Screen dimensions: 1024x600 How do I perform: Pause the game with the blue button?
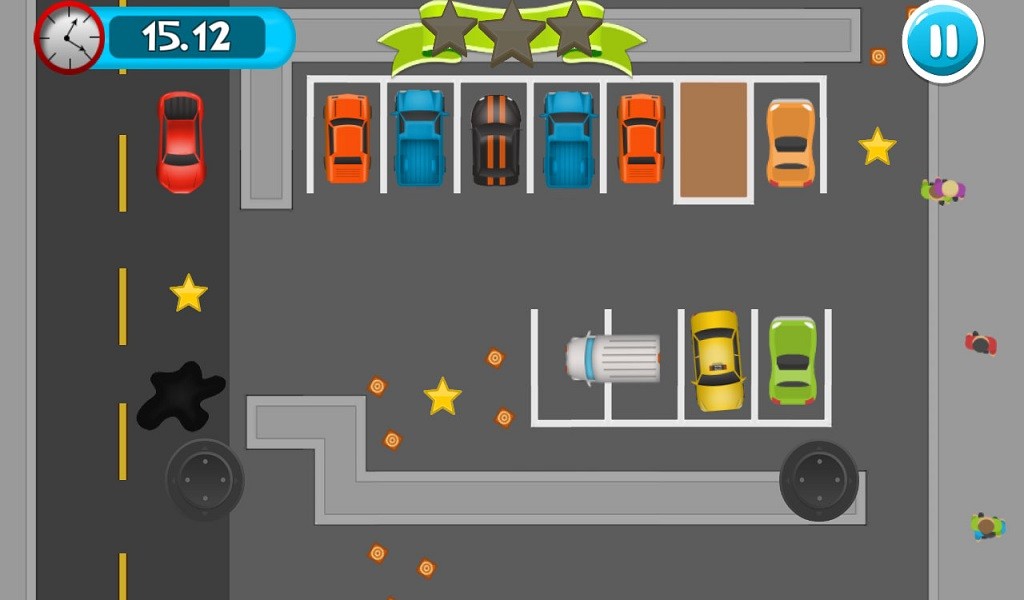(943, 41)
